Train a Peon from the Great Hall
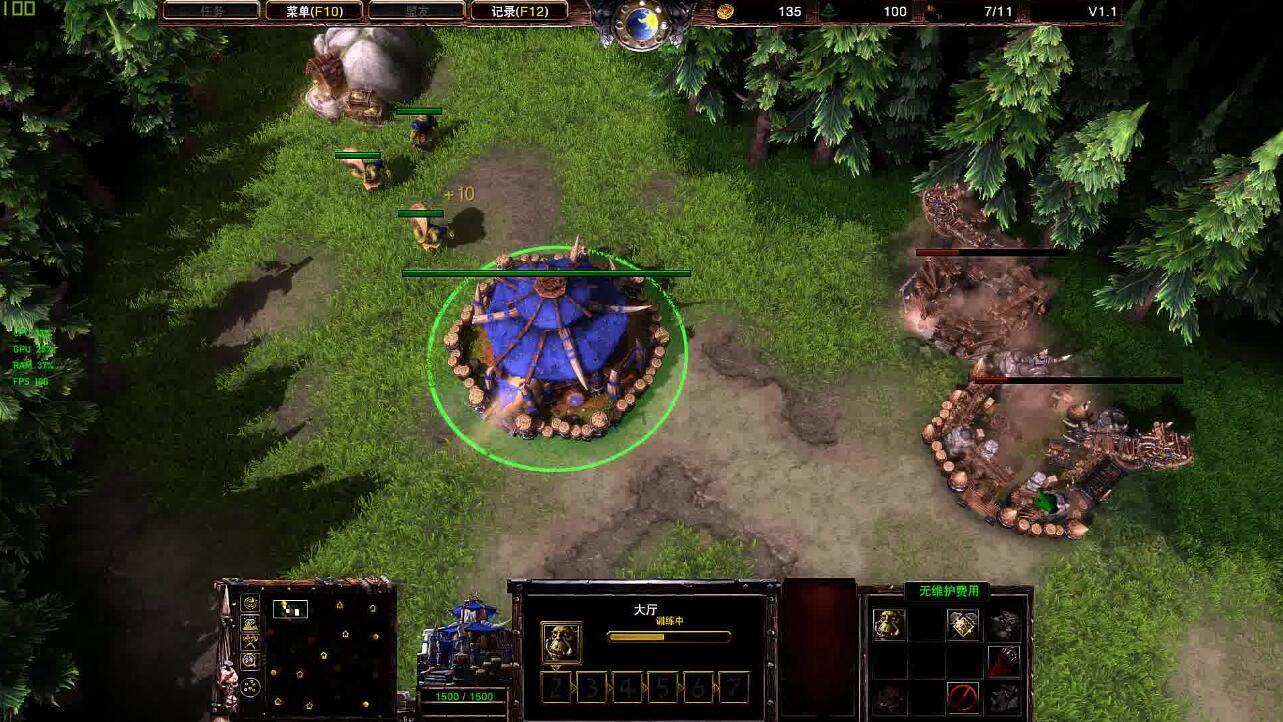Screen dimensions: 1283x722 [888, 625]
